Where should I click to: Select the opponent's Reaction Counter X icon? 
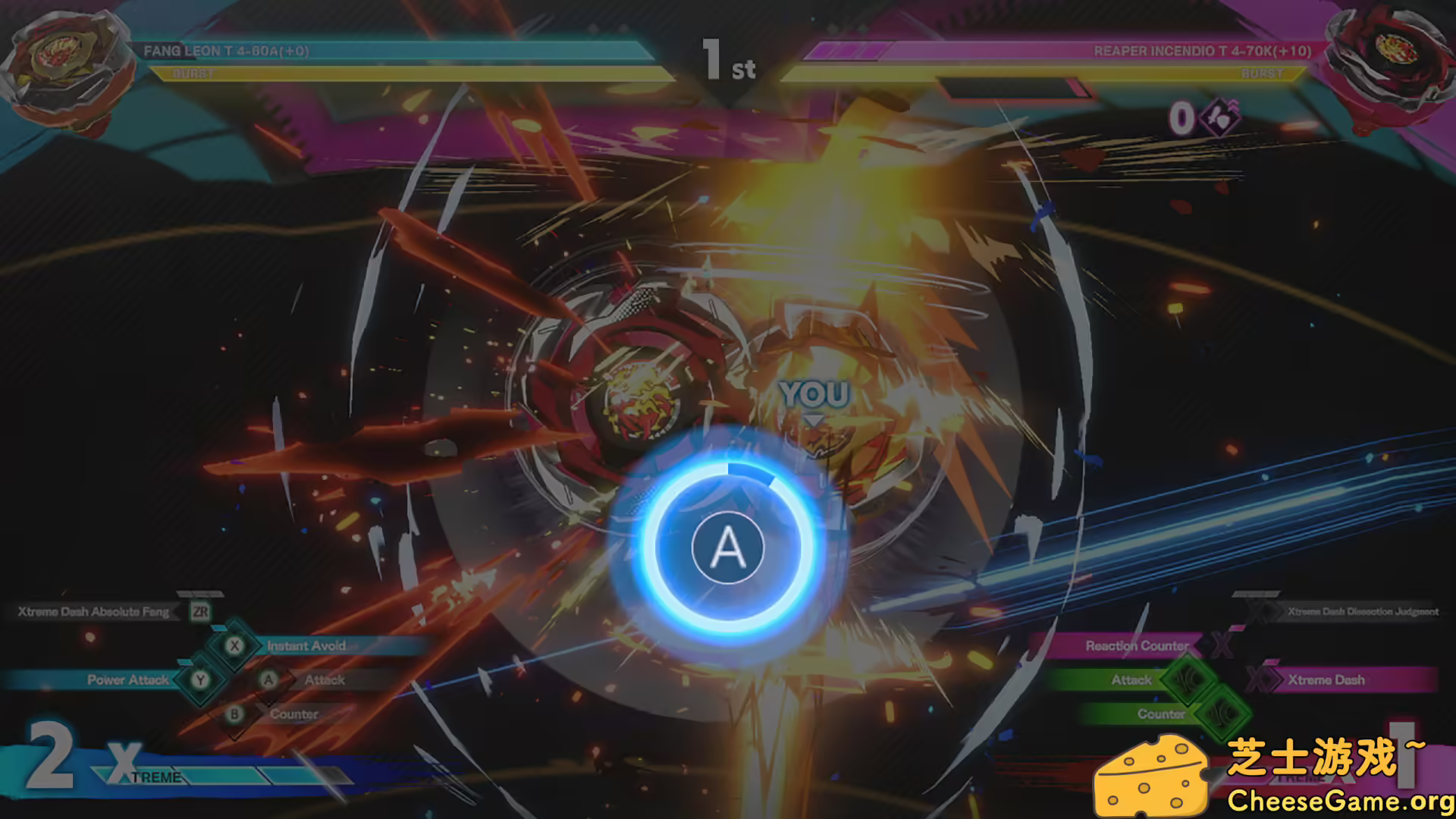click(1221, 645)
